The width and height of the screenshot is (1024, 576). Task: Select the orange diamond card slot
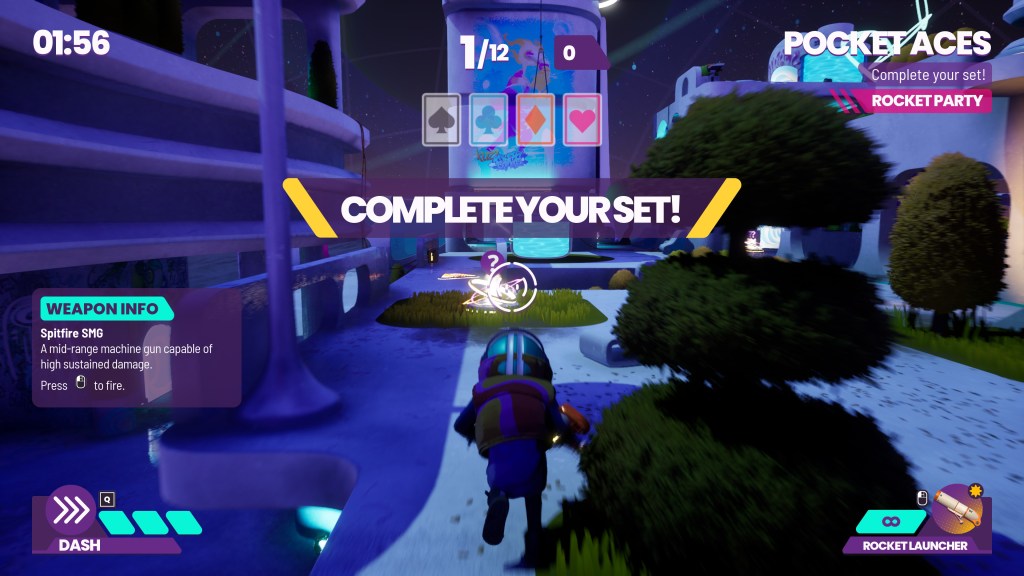536,120
